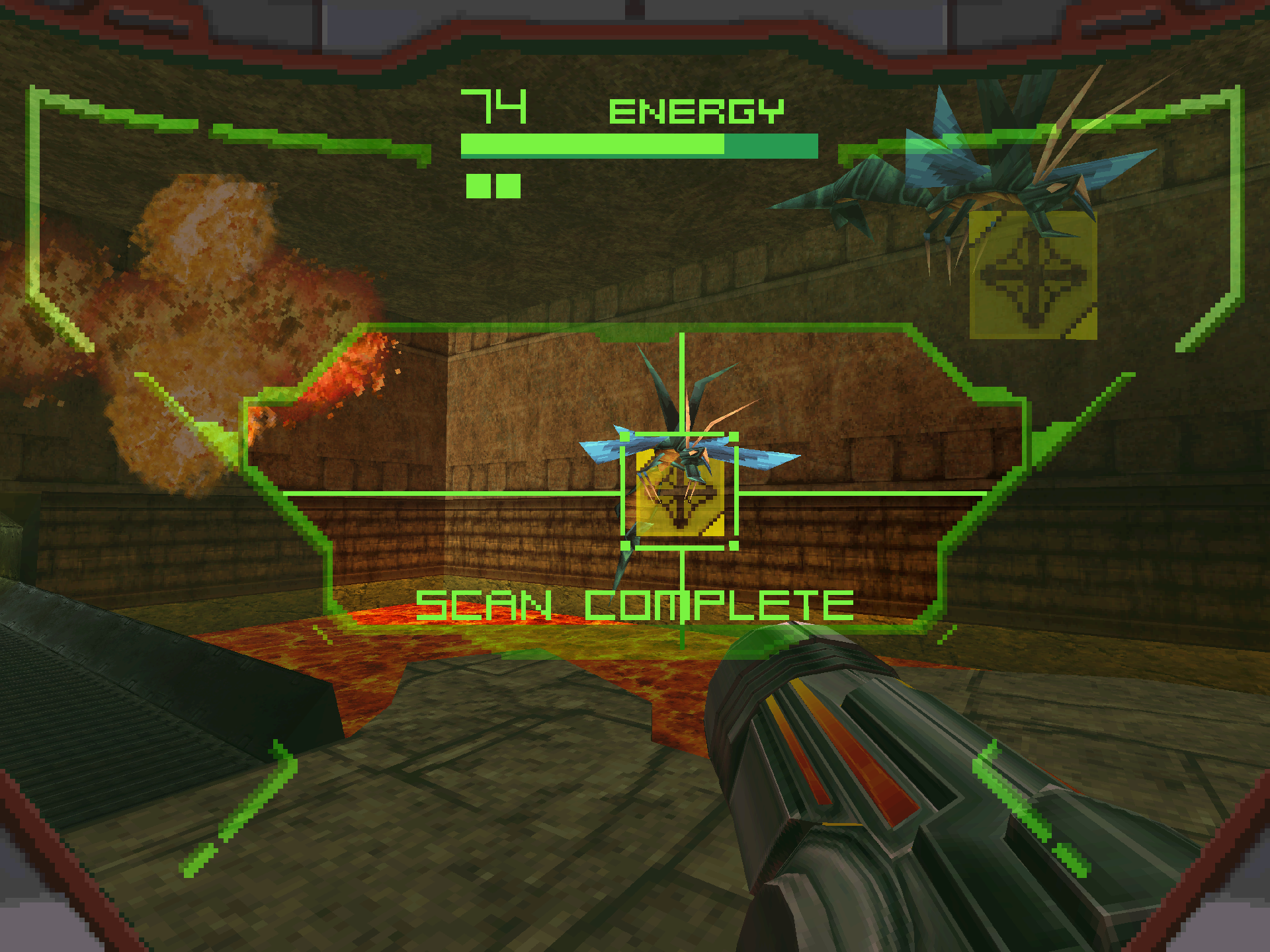Select the scan marker inside lock-on brackets

(680, 493)
